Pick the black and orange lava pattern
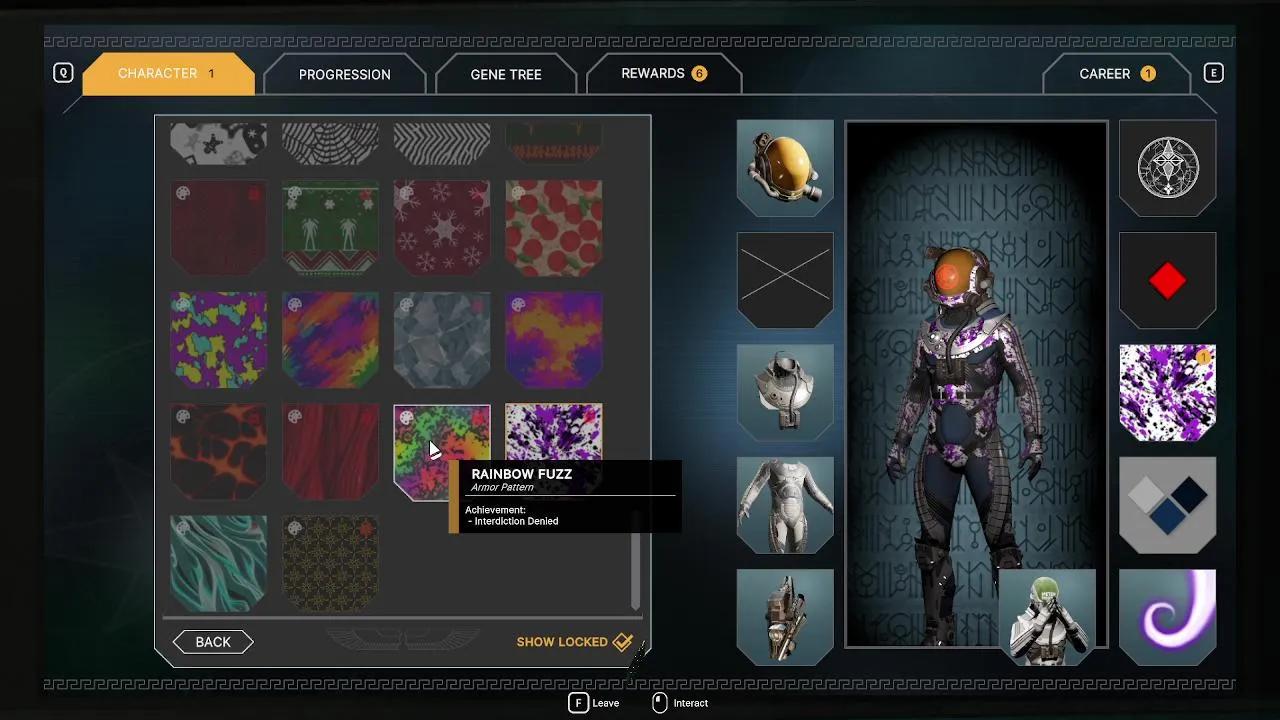The image size is (1280, 720). click(218, 451)
